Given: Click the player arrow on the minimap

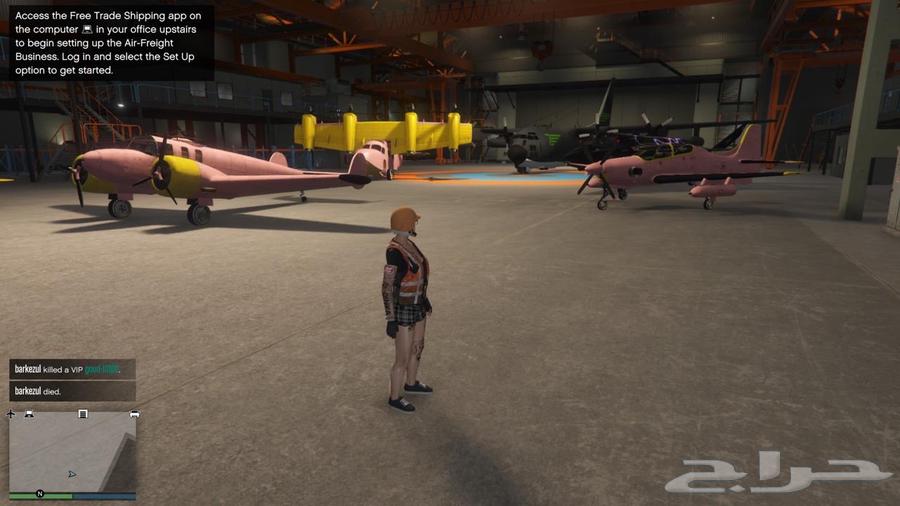Looking at the screenshot, I should point(71,474).
